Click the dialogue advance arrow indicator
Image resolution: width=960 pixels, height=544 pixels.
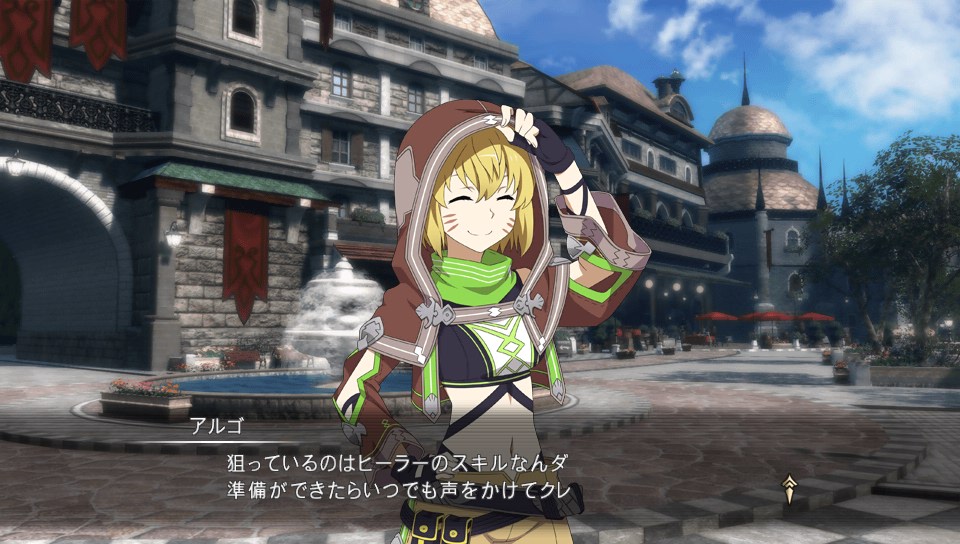[790, 488]
